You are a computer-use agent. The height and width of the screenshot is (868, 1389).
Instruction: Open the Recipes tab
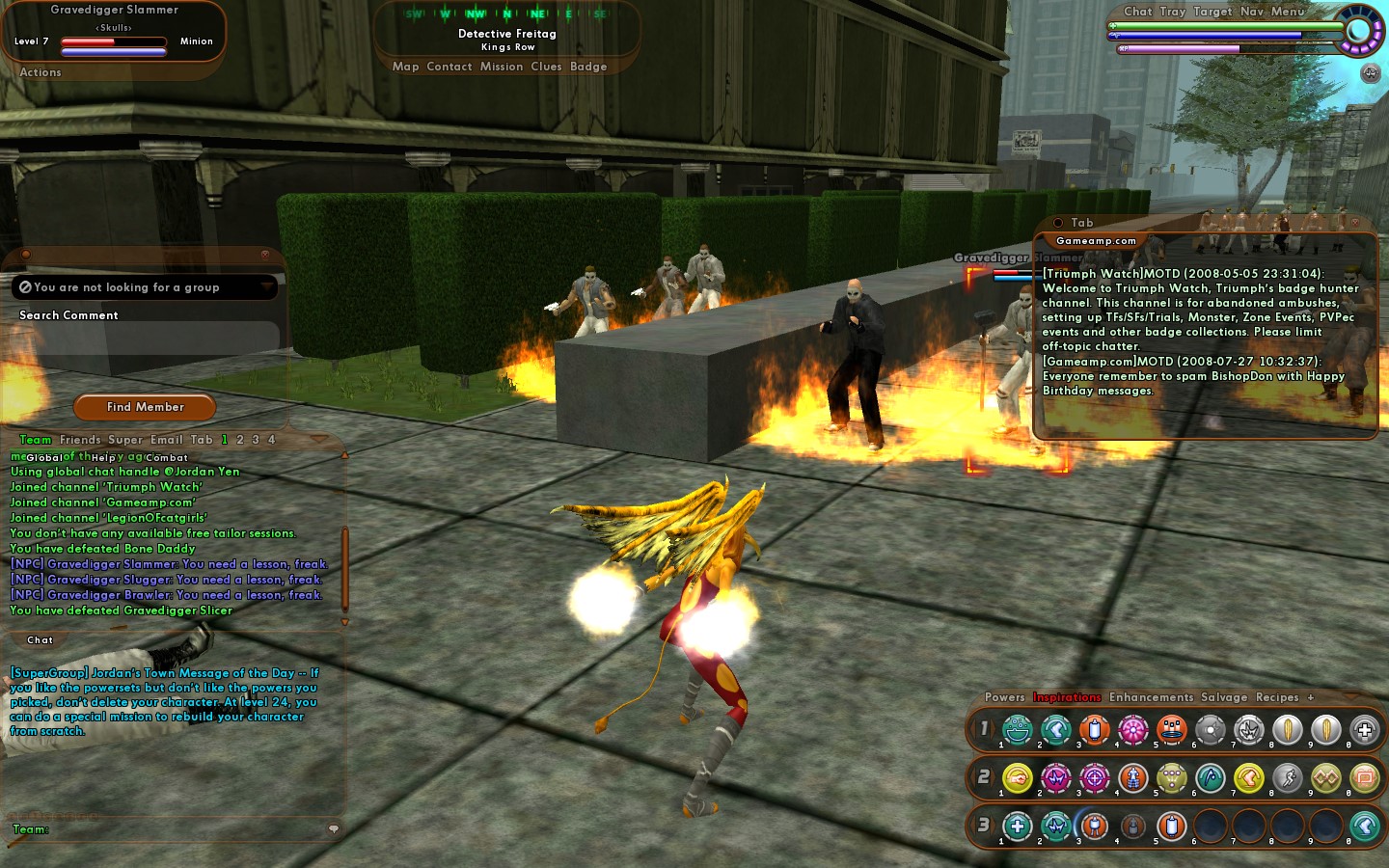1277,697
